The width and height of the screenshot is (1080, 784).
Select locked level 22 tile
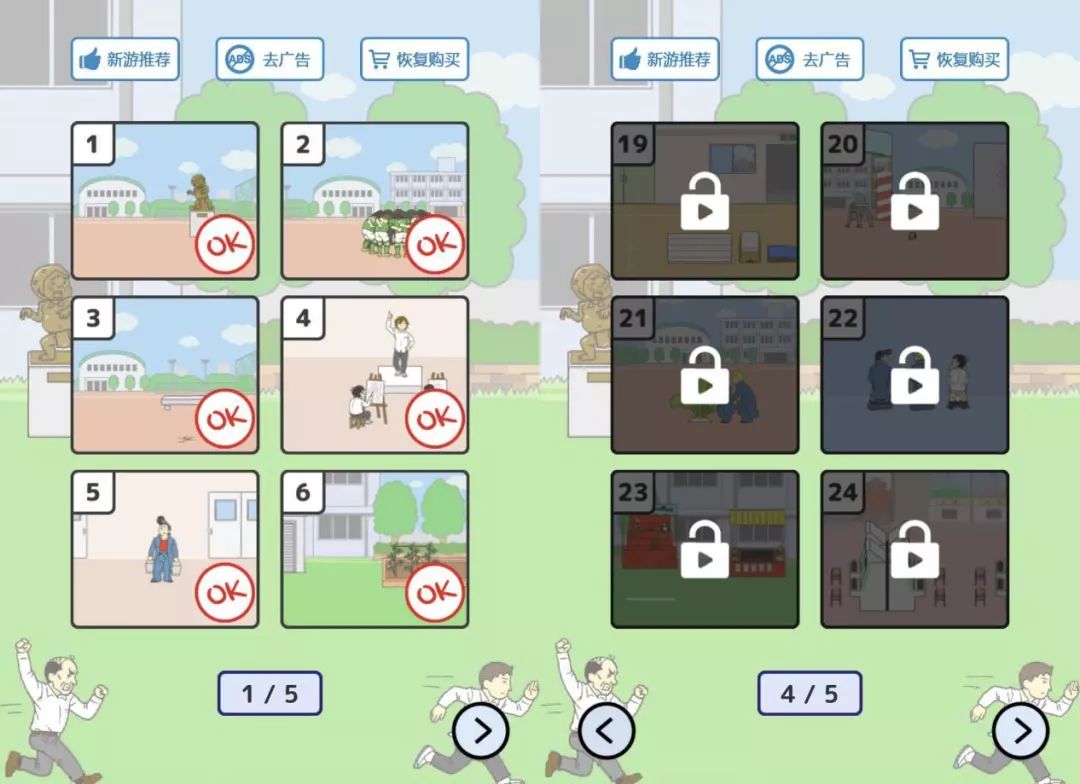tap(915, 375)
